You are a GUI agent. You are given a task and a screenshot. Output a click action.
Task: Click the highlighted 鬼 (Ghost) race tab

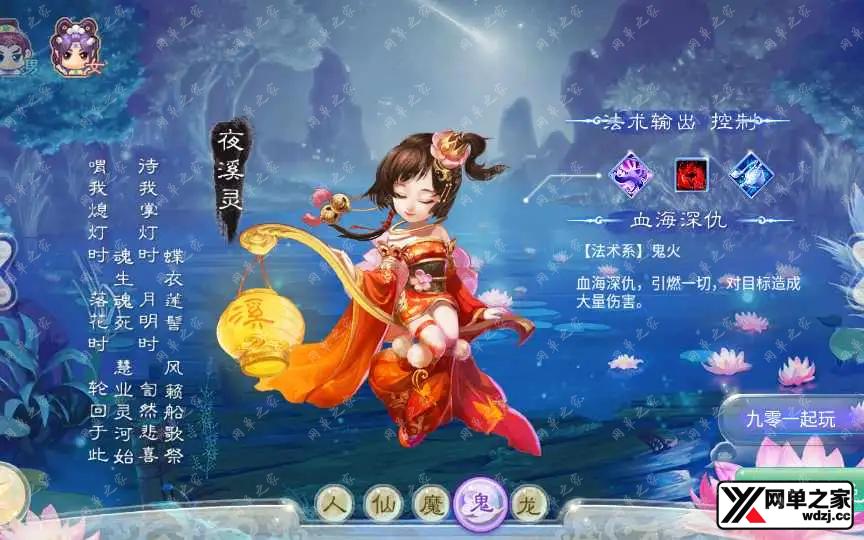tap(477, 501)
